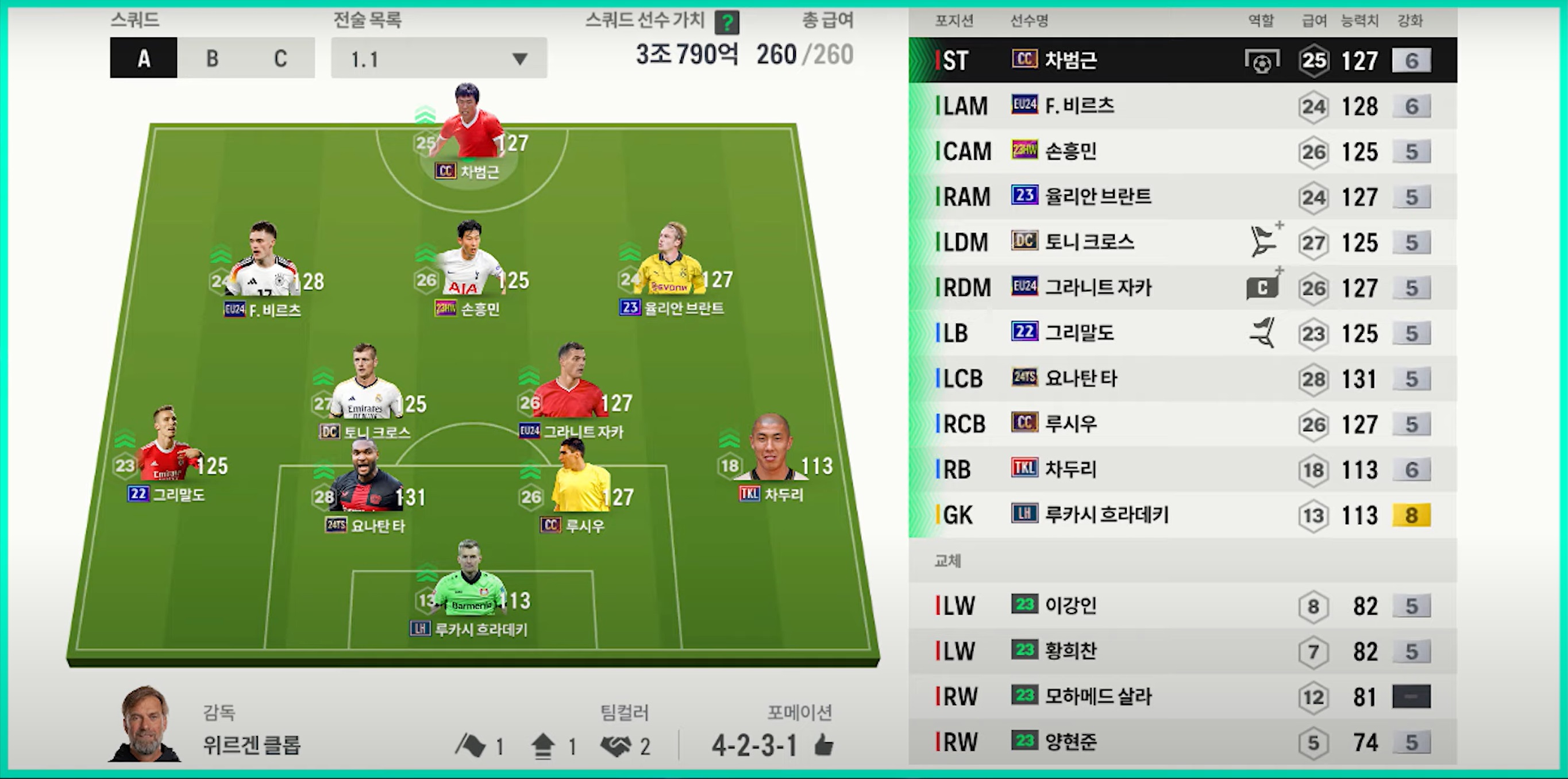Screen dimensions: 1568x779
Task: Click the RDM 그라니트 자카 list row
Action: tap(1182, 287)
